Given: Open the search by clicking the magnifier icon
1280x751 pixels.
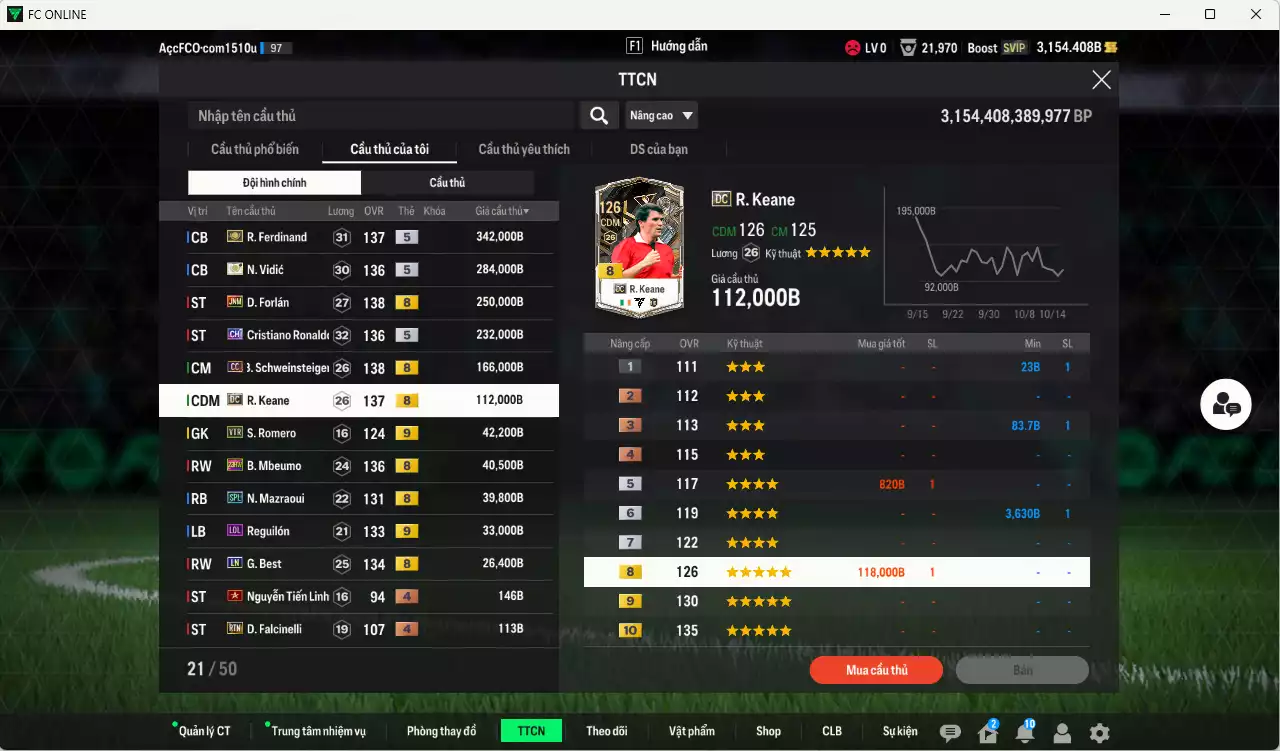Looking at the screenshot, I should coord(598,115).
